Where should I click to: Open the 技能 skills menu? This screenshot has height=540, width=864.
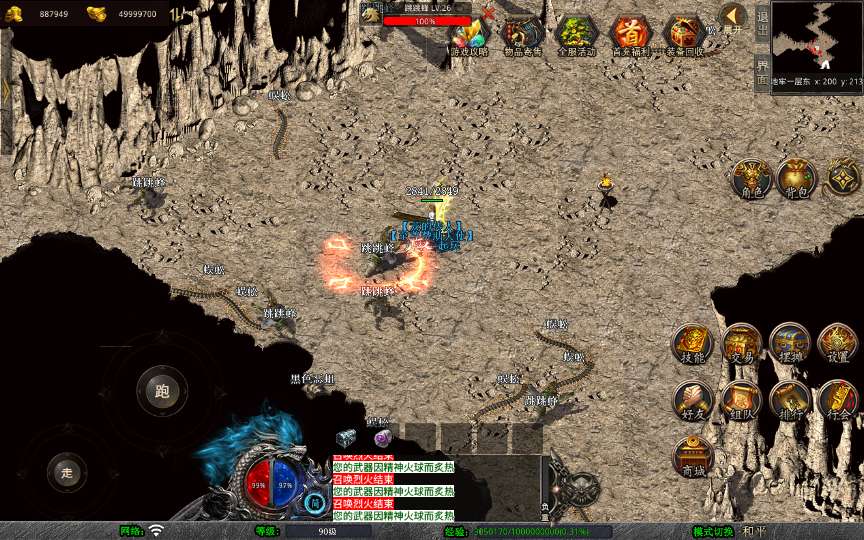coord(692,343)
